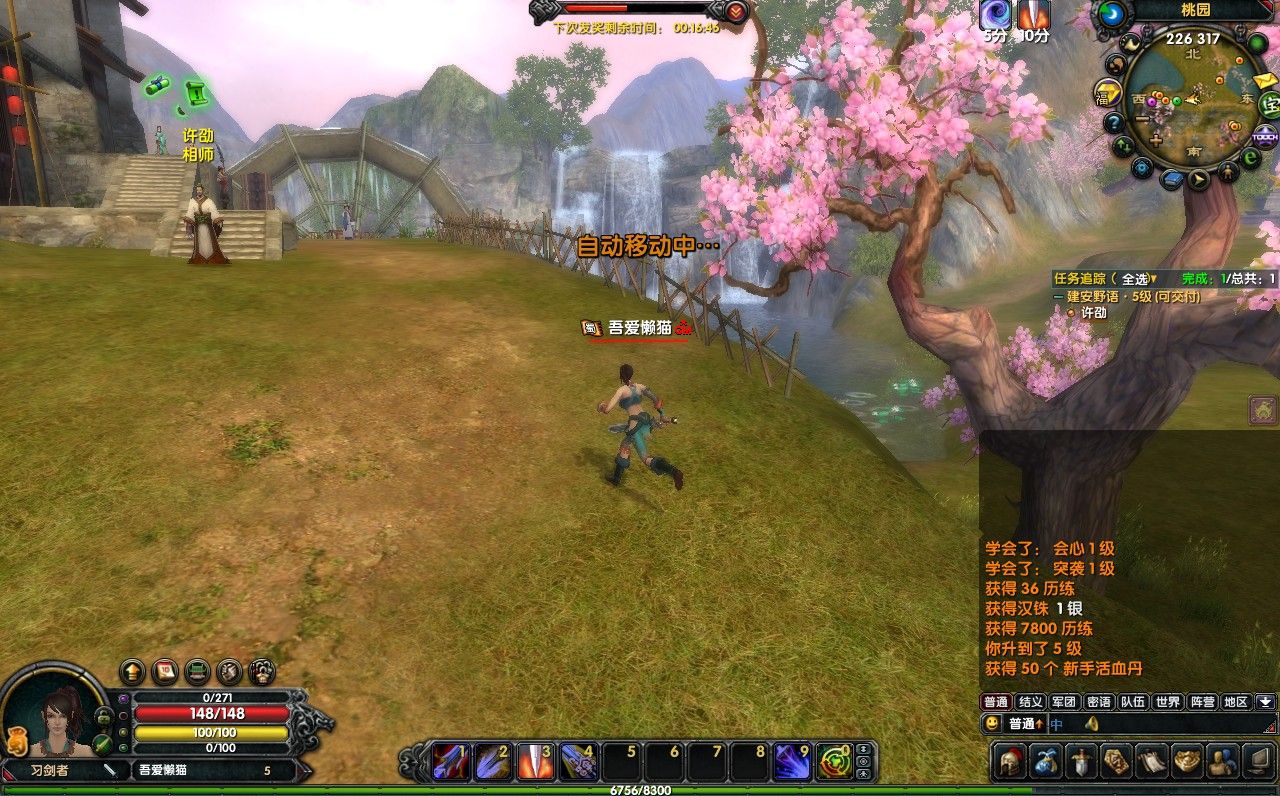Open the sword skills menu icon
Image resolution: width=1280 pixels, height=796 pixels.
pyautogui.click(x=1081, y=761)
